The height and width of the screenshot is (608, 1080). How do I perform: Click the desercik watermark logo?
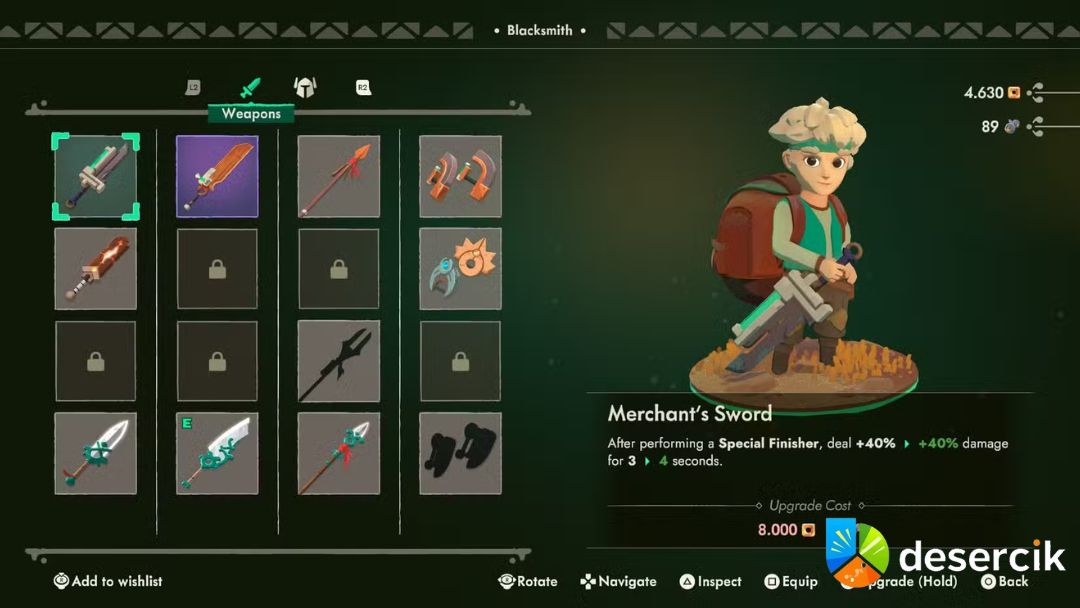click(x=945, y=555)
